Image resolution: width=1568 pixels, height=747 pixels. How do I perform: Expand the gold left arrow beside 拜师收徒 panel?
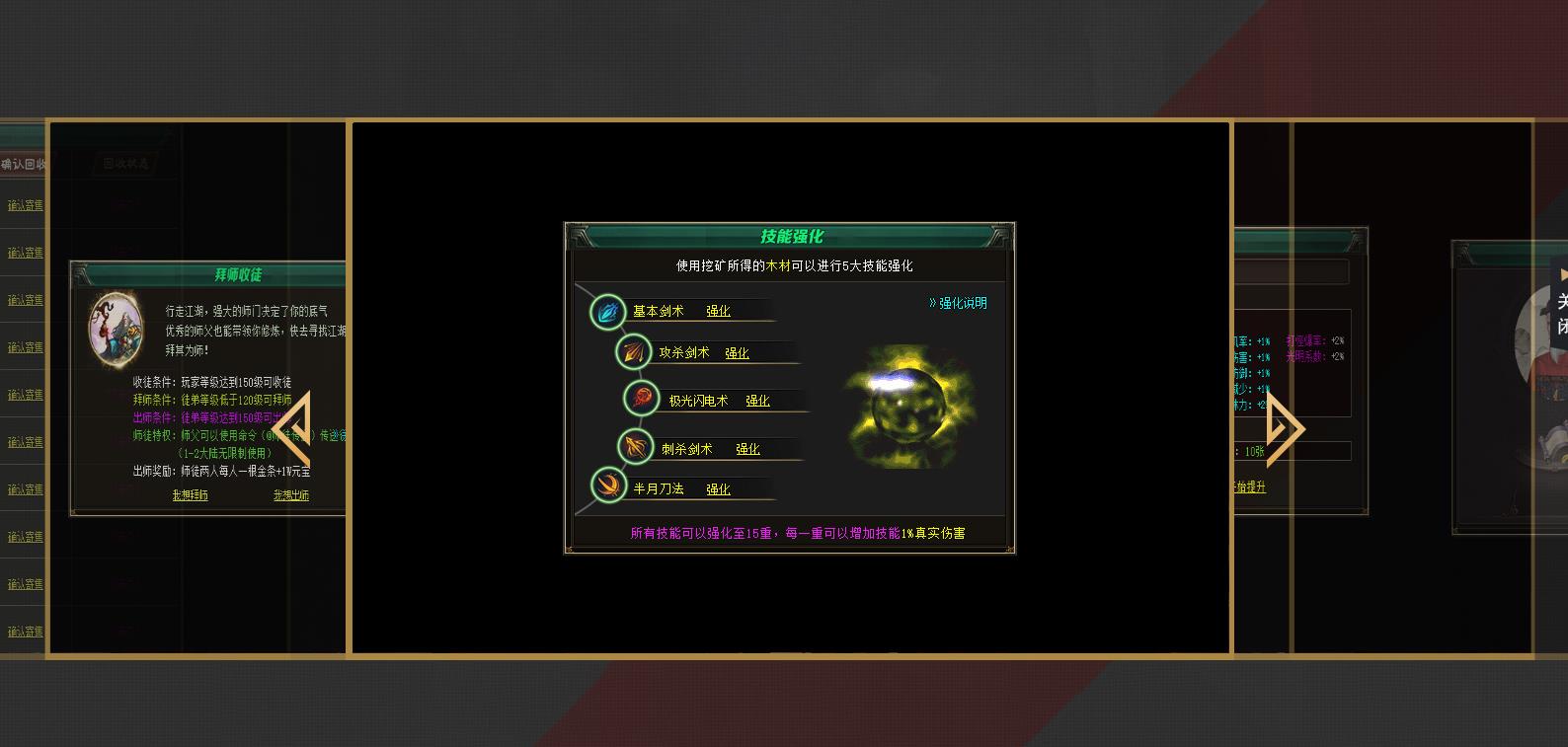293,426
